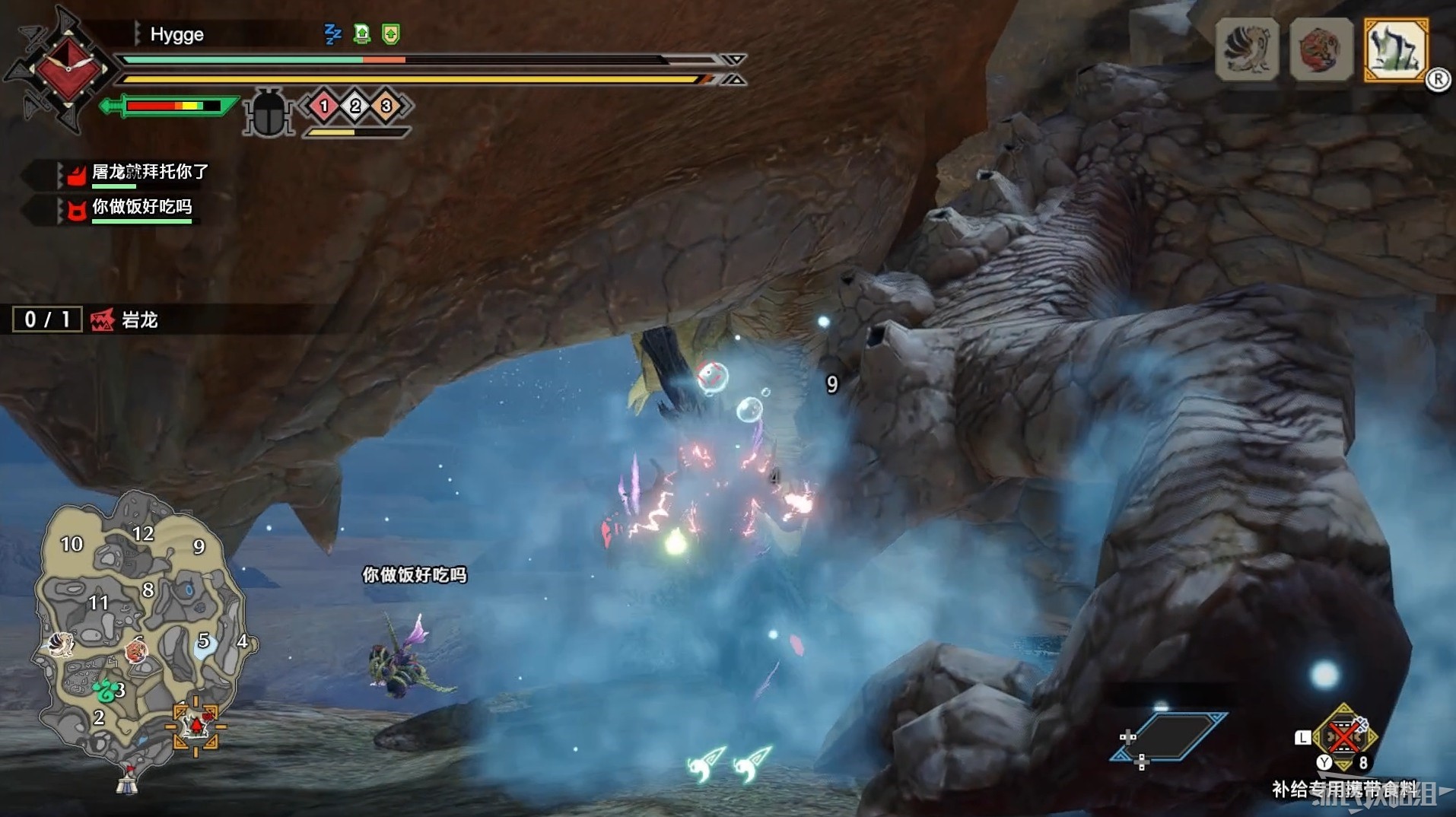Select the 补给专用携带食料 item slot
The height and width of the screenshot is (817, 1456).
(1343, 736)
